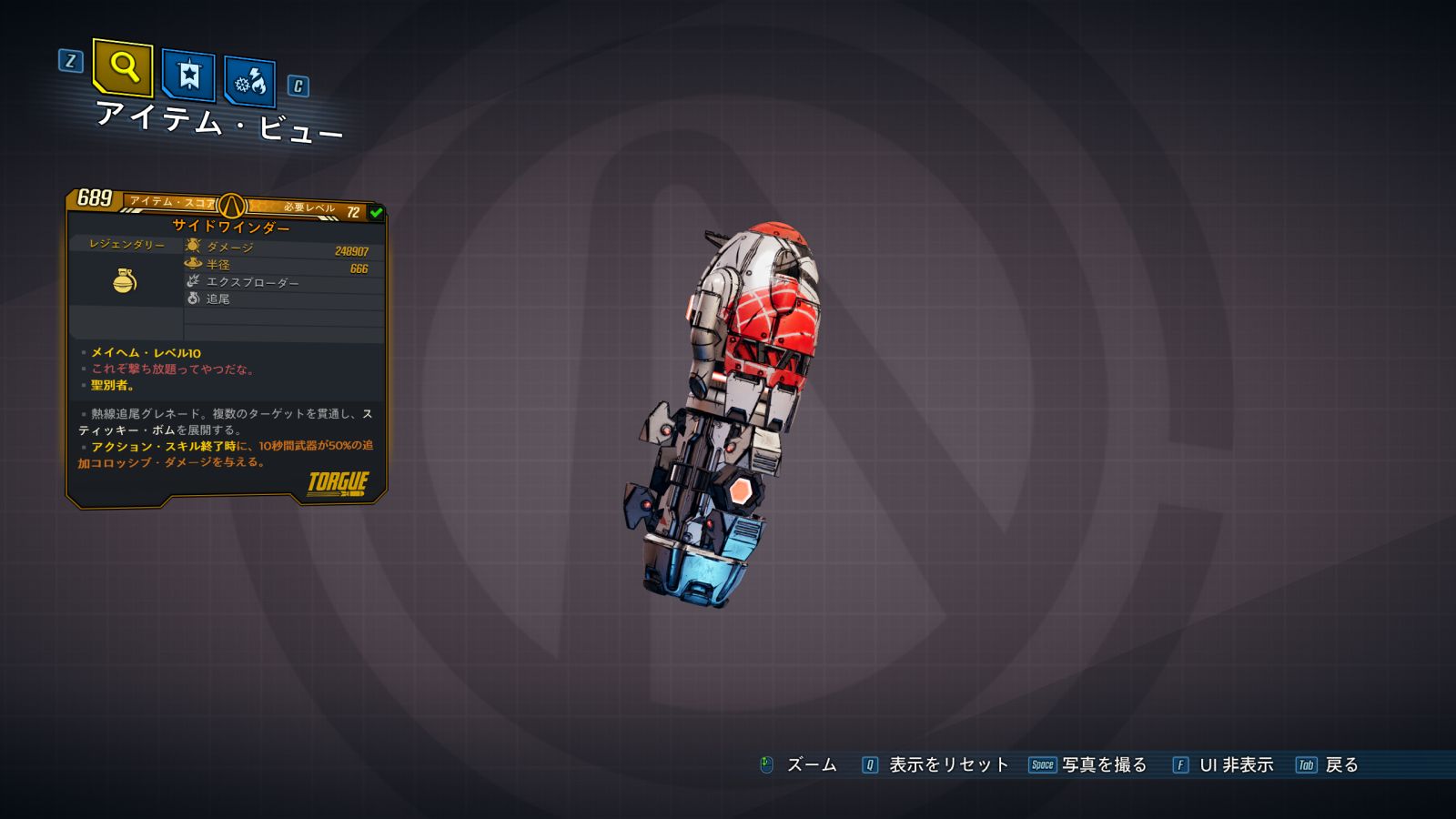
Task: Open the gear and flame tab
Action: tap(249, 83)
